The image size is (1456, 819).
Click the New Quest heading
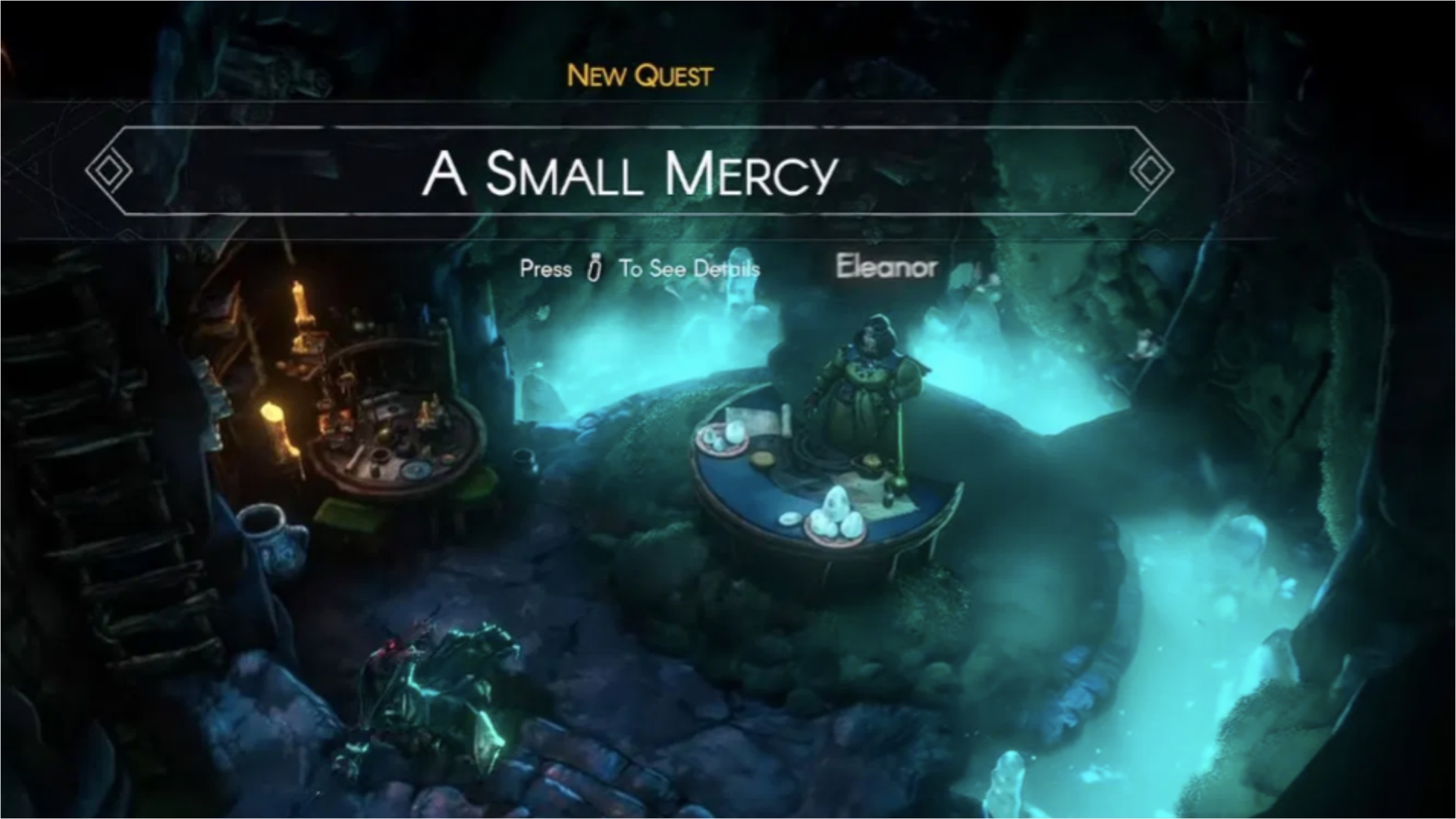[x=639, y=75]
